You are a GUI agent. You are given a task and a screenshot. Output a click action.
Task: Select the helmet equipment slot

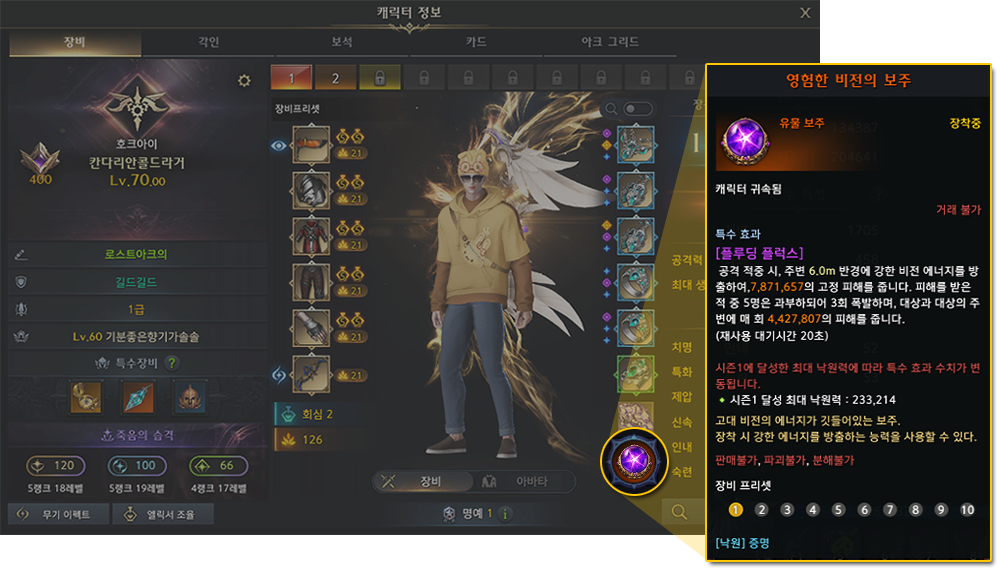point(311,144)
